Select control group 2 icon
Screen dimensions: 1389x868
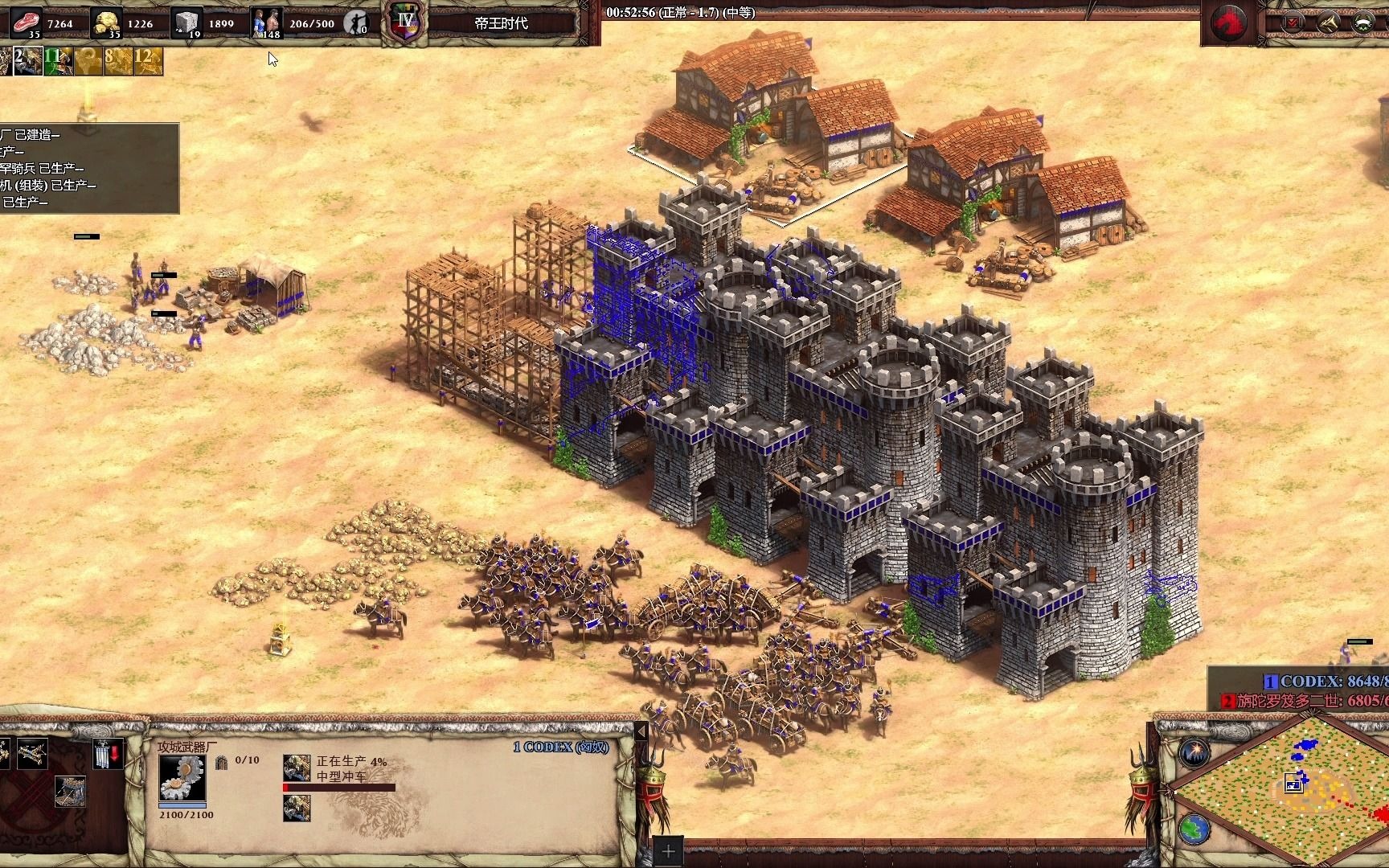click(27, 61)
